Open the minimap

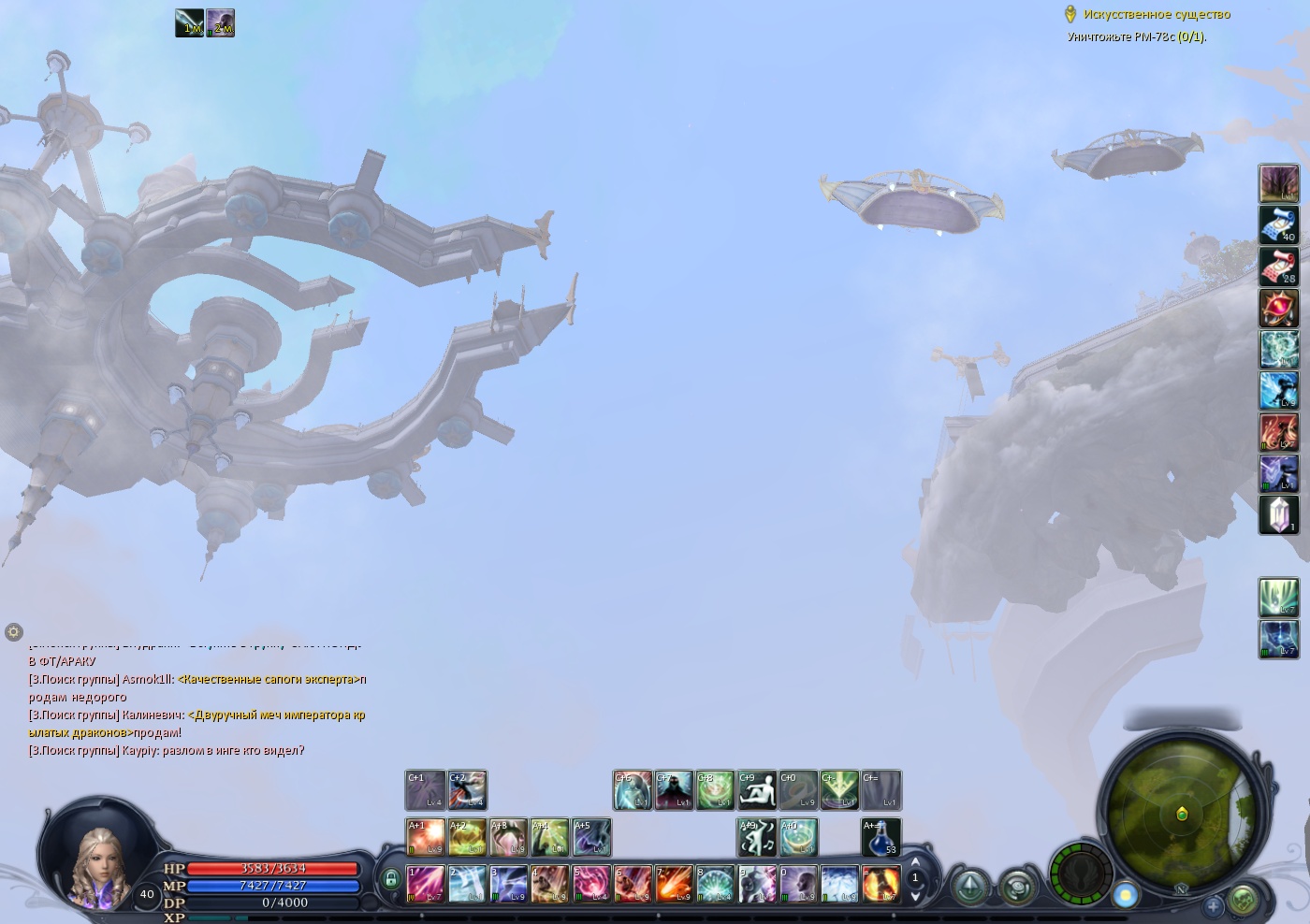1181,814
